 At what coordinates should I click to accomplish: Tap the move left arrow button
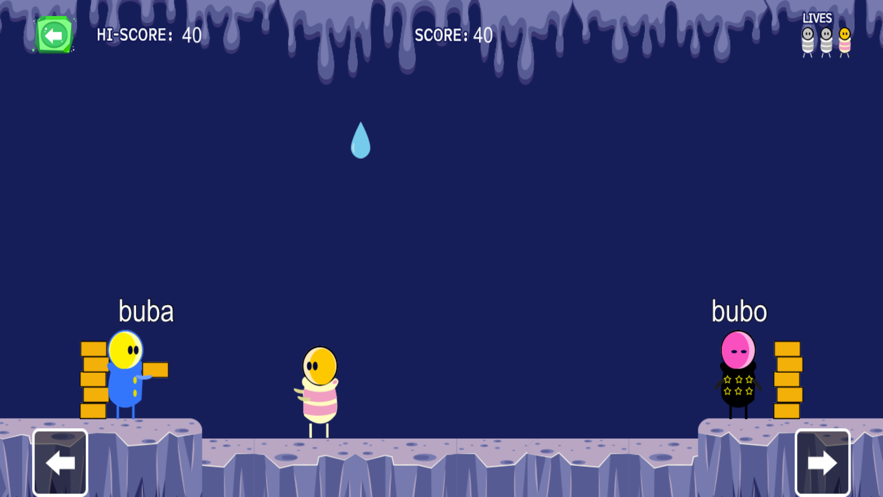pos(60,462)
